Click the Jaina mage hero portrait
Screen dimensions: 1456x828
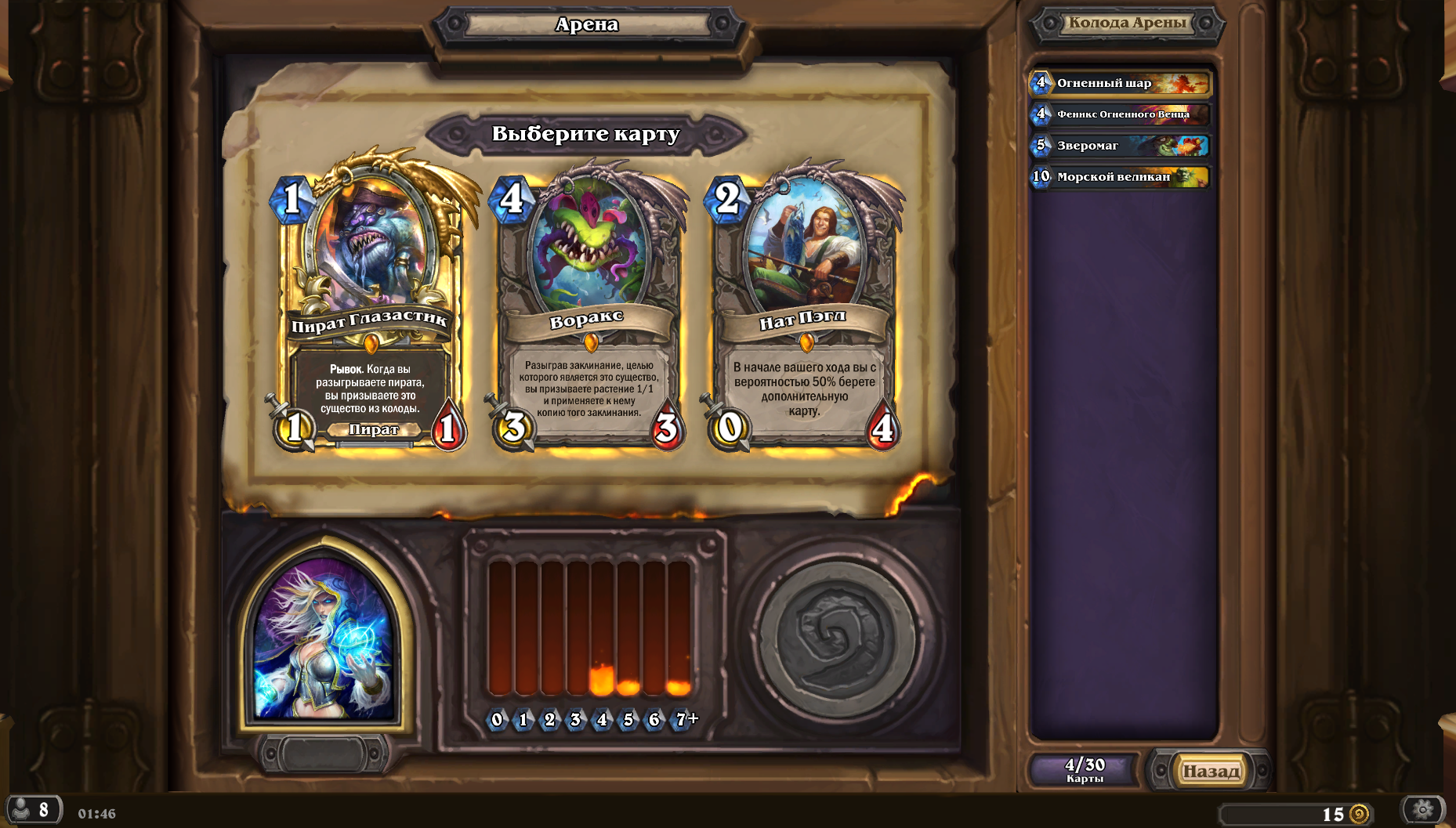[324, 638]
